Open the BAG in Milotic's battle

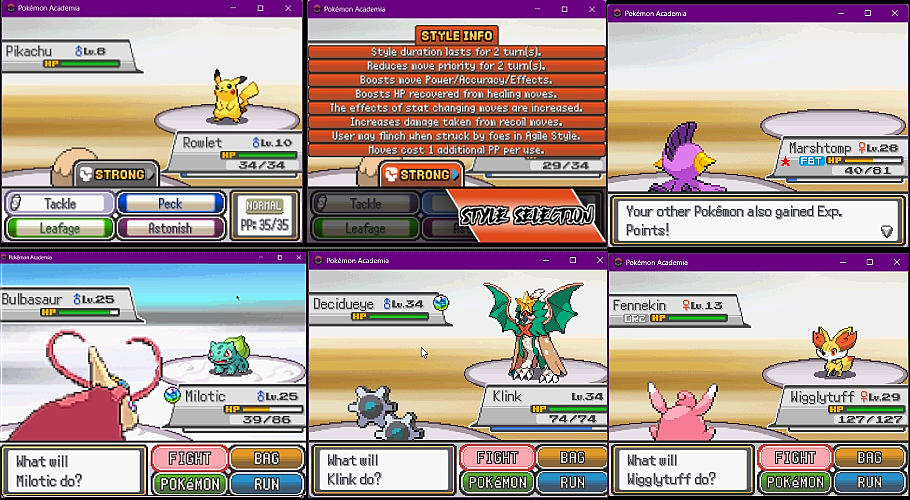[266, 458]
